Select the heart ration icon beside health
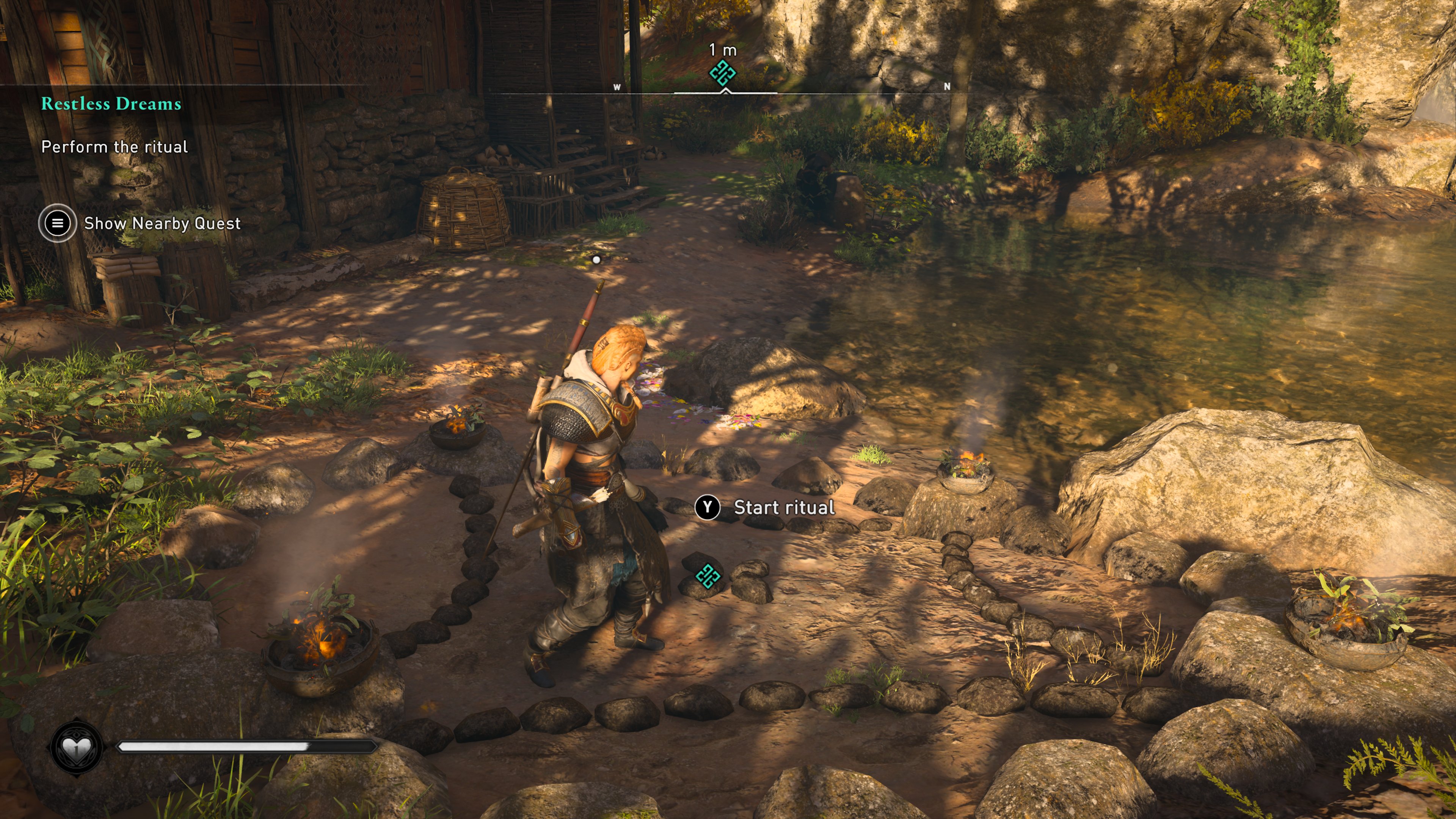Screen dimensions: 1456x819 [x=76, y=747]
